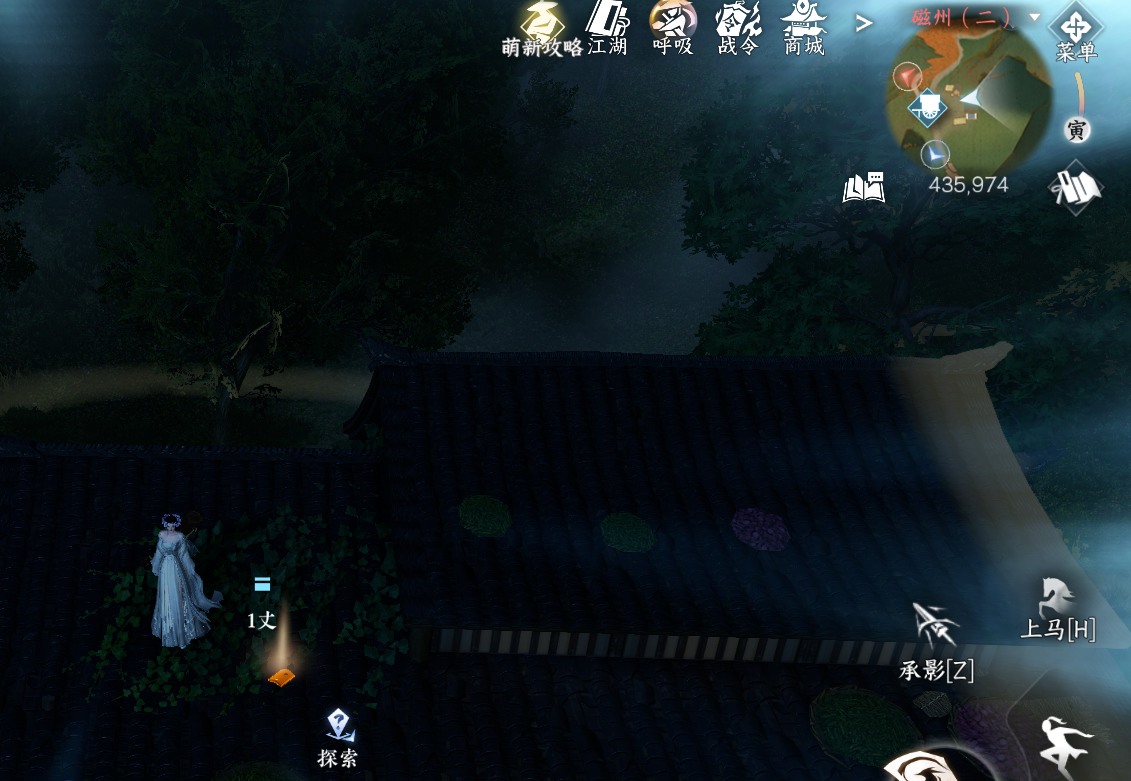Select the 呼吸 icon
The image size is (1131, 781).
pyautogui.click(x=672, y=26)
